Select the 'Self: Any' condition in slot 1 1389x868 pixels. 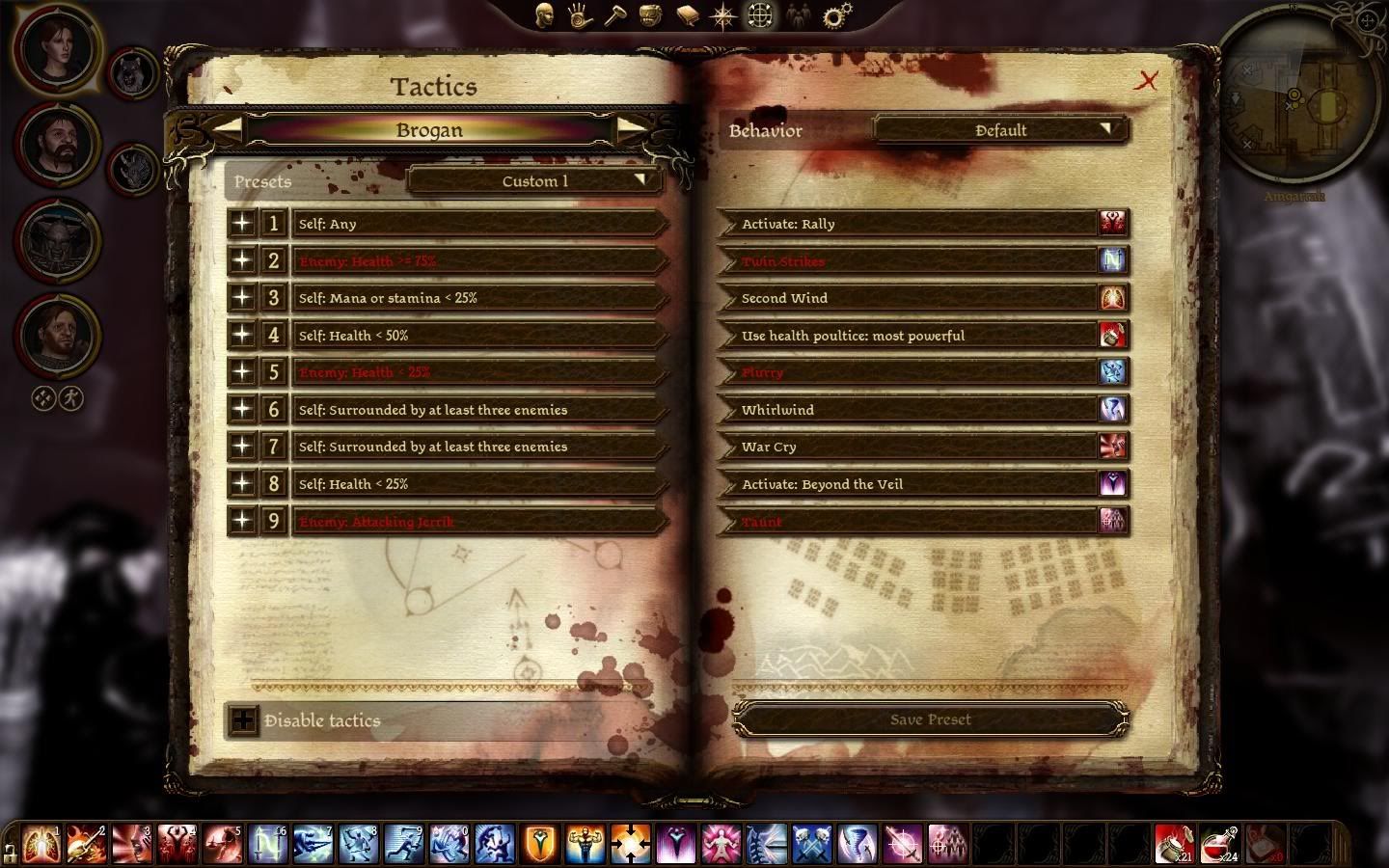pyautogui.click(x=477, y=224)
